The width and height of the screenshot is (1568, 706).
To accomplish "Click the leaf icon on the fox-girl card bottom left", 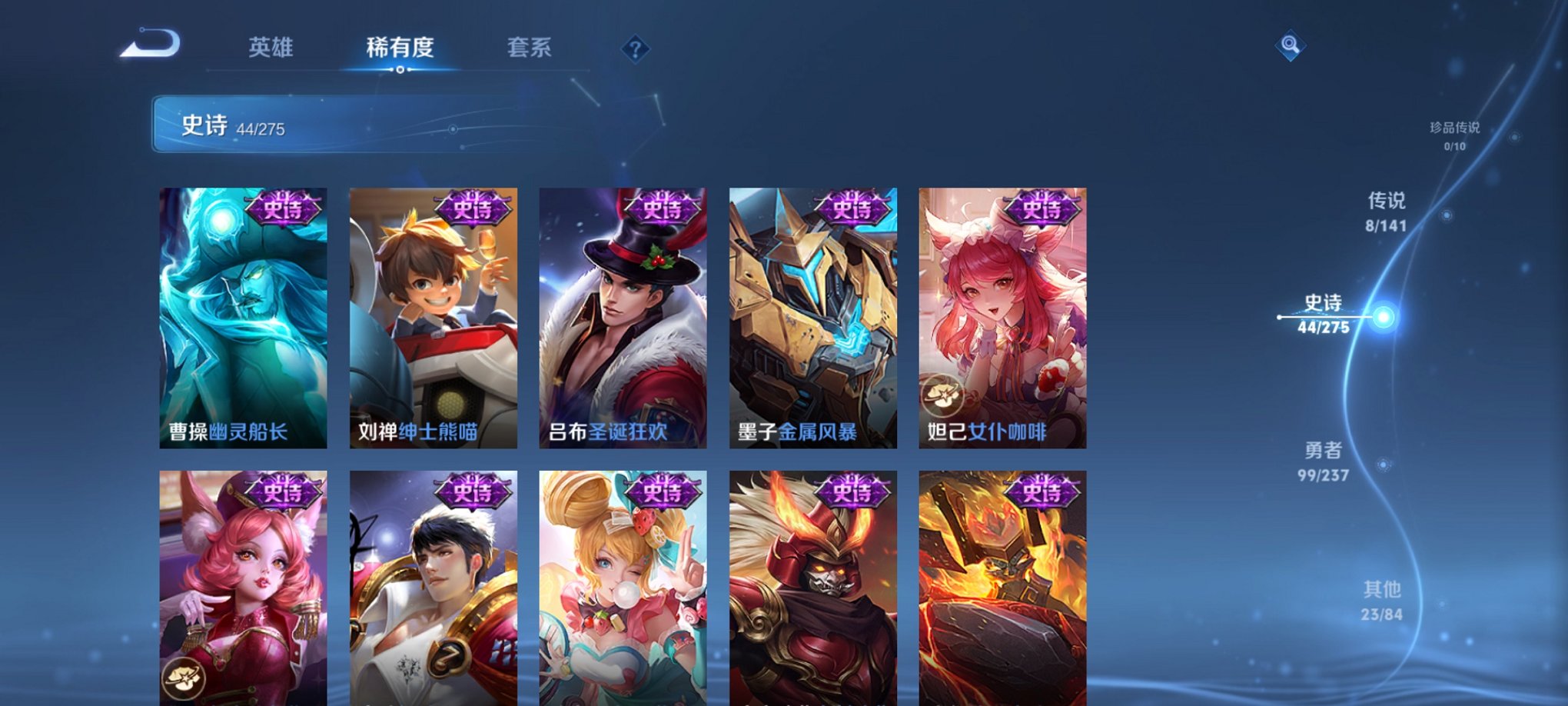I will (x=185, y=680).
